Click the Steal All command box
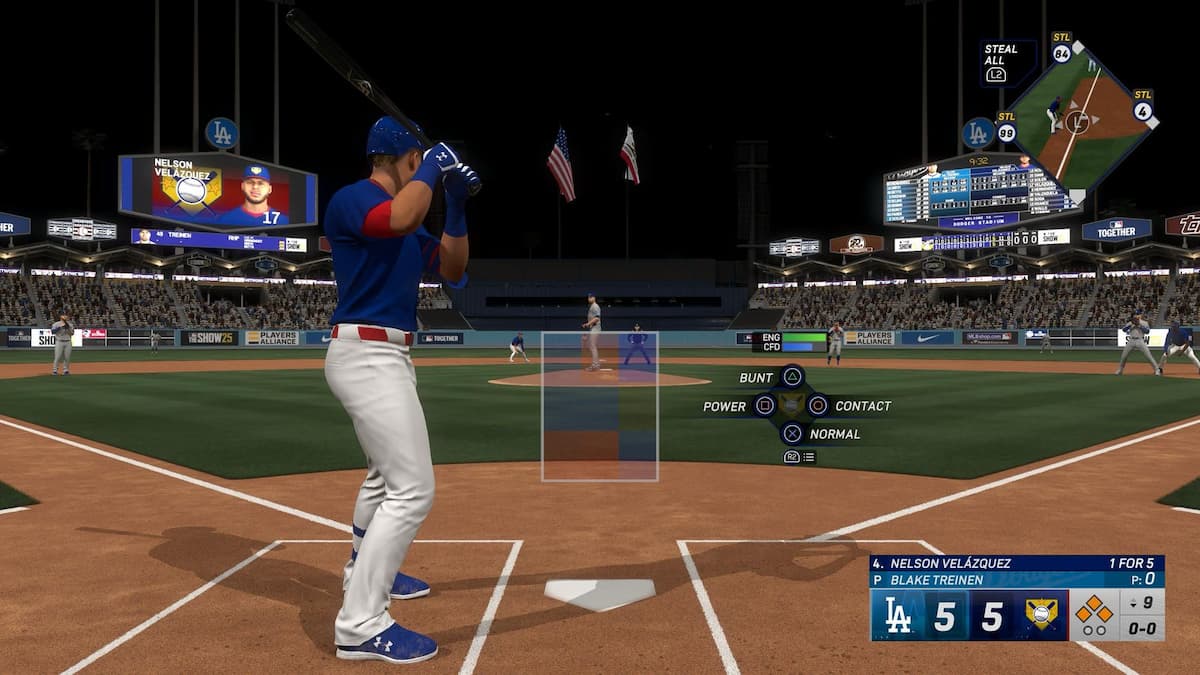 1007,62
